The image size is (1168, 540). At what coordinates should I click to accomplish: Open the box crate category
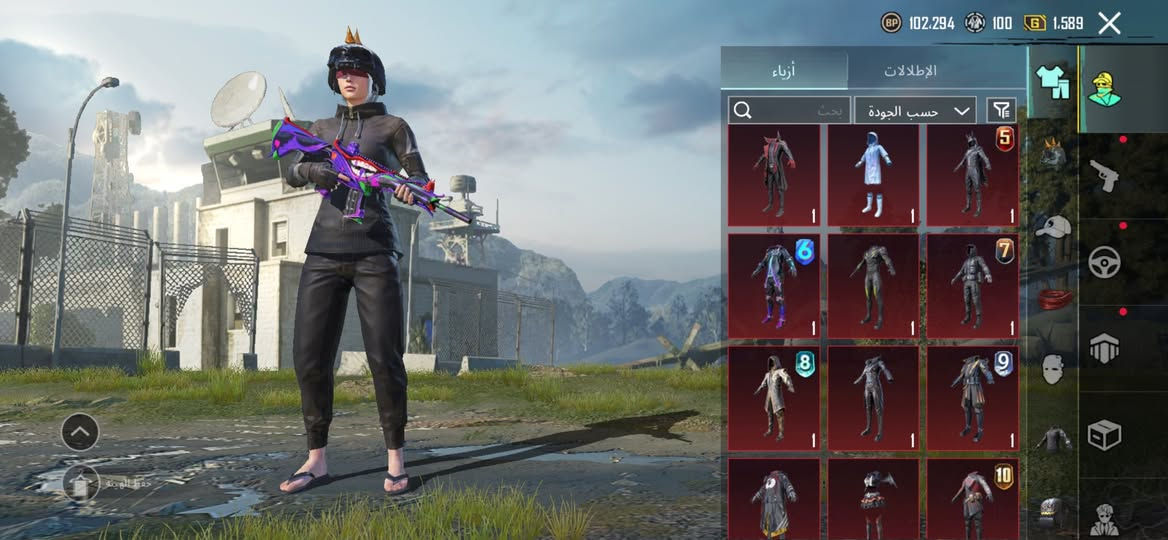1104,435
